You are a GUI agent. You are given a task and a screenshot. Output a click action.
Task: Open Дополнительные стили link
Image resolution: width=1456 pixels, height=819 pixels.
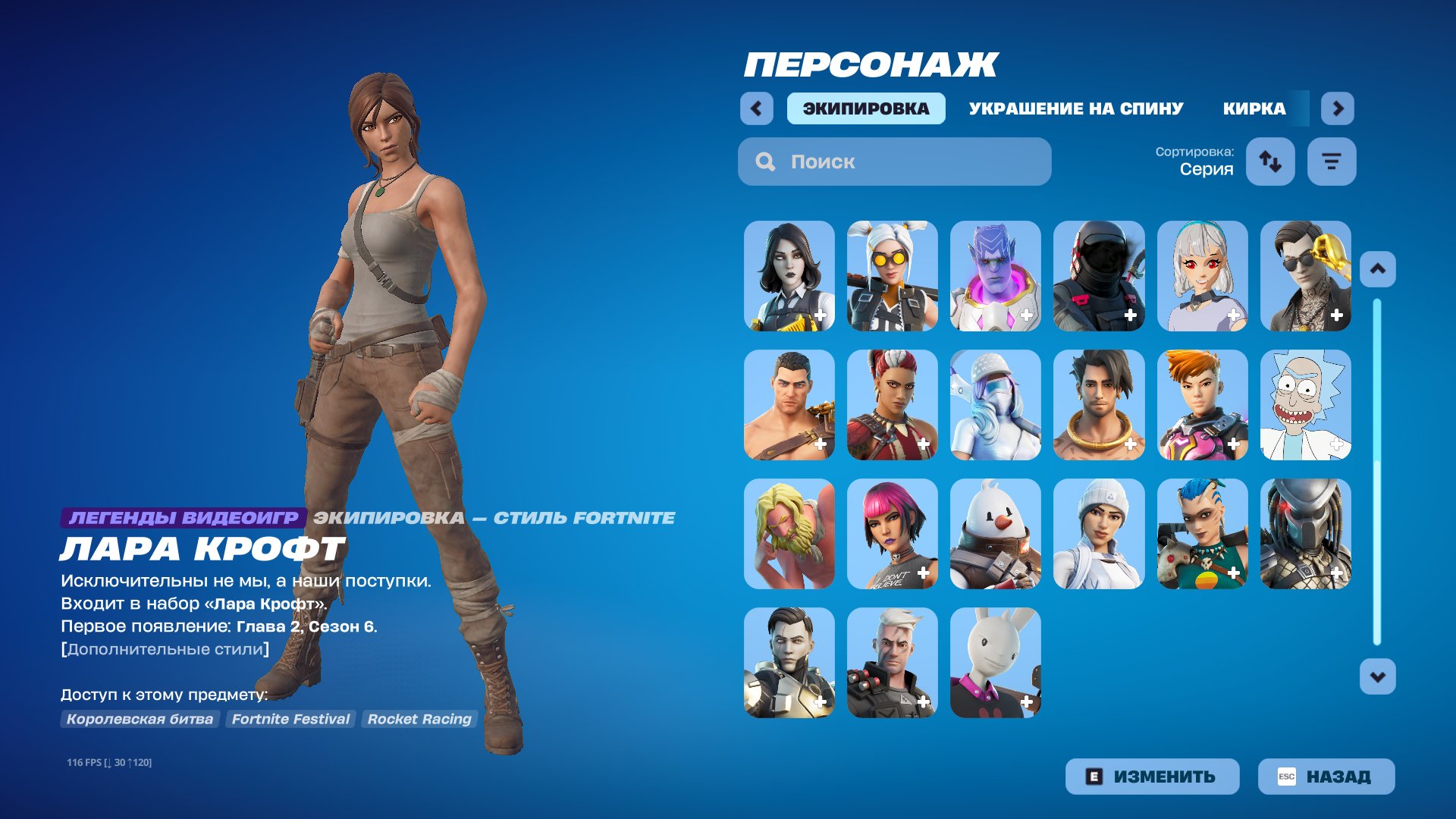[x=165, y=648]
